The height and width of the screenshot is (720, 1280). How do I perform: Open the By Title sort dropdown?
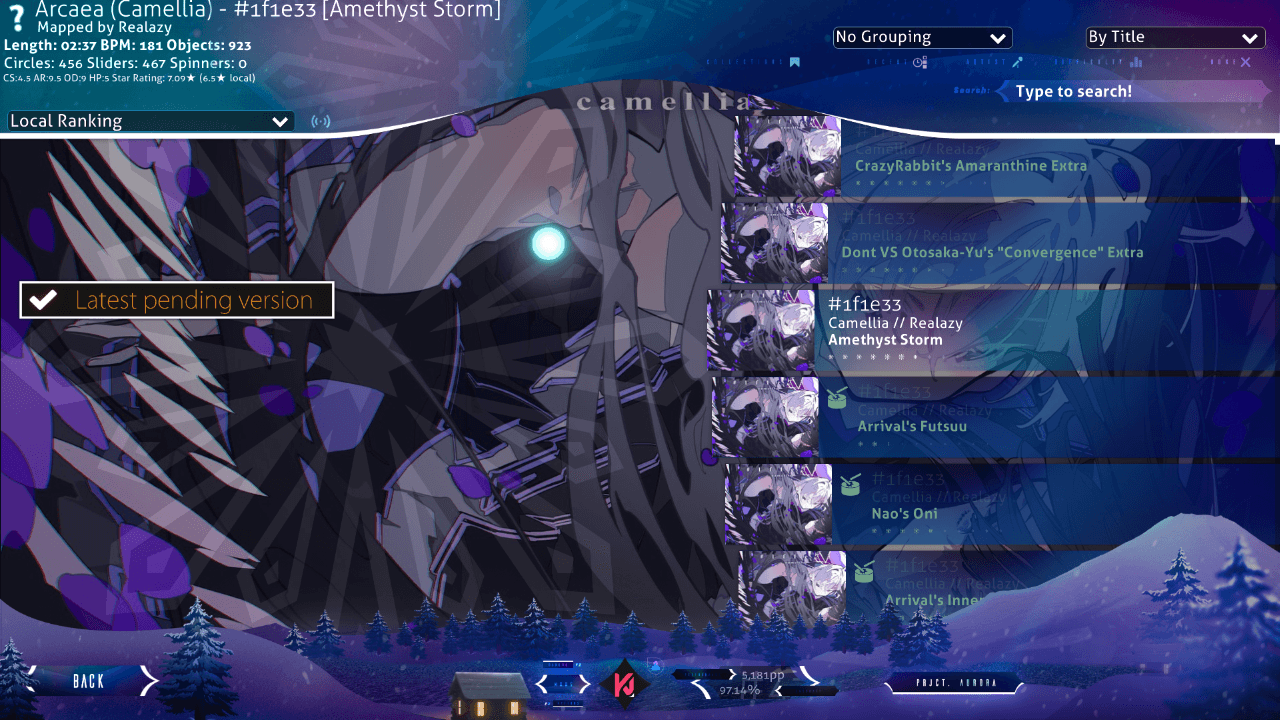[1174, 38]
